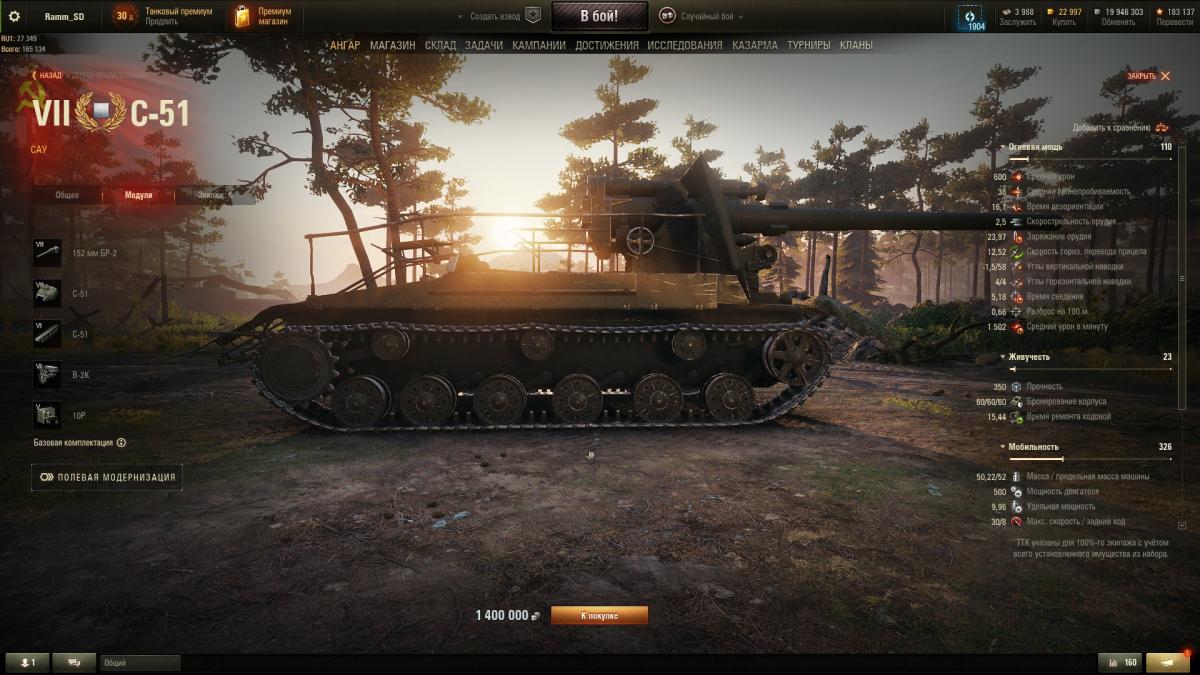
Task: Switch to the Общее tab
Action: tap(68, 195)
